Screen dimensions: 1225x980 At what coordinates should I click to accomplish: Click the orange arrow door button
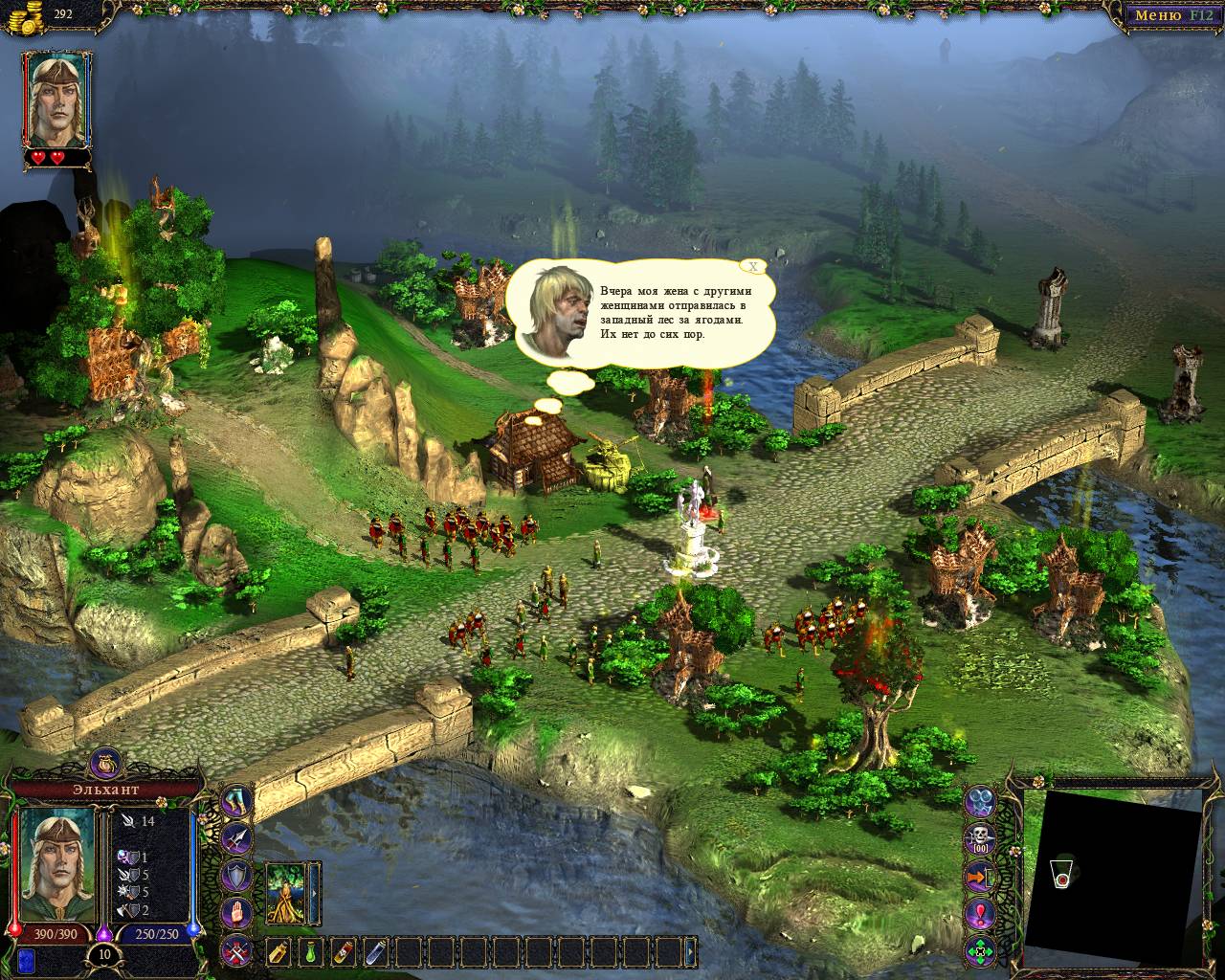tap(981, 877)
